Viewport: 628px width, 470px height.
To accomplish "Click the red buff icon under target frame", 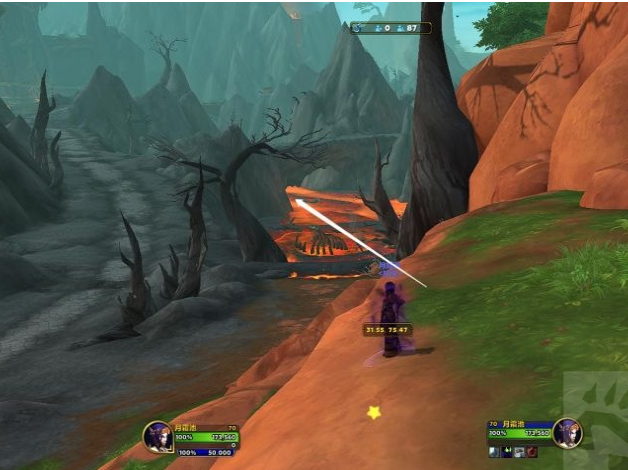I will [x=532, y=452].
